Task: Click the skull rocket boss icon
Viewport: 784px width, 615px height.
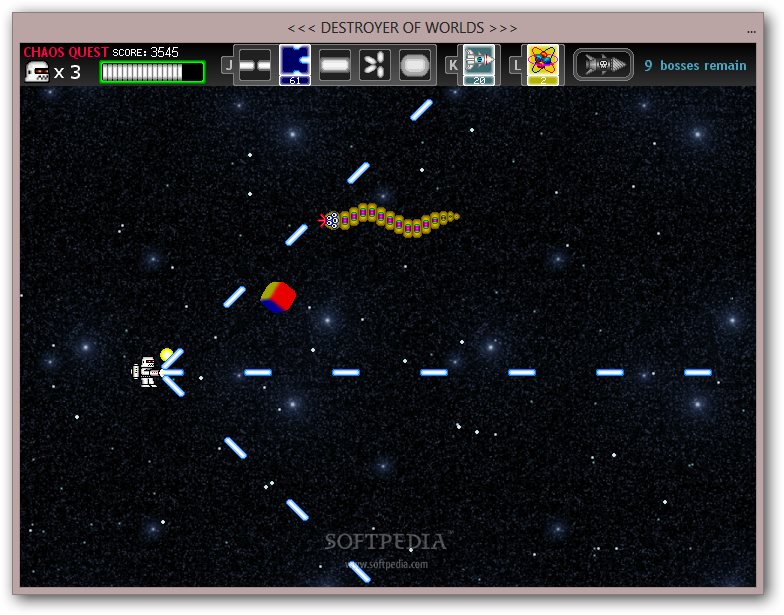Action: point(603,66)
